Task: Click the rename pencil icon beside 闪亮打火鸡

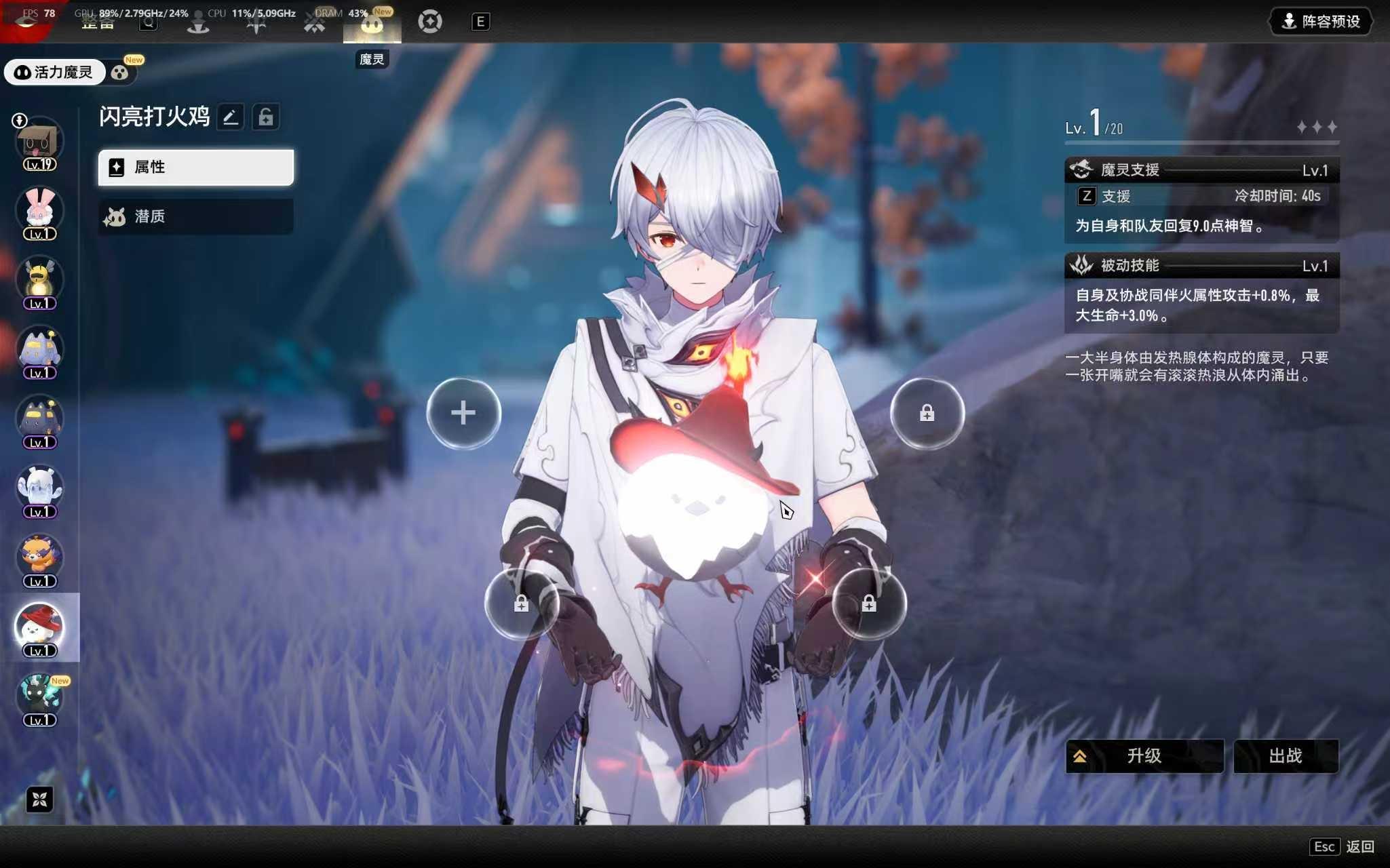Action: [231, 117]
